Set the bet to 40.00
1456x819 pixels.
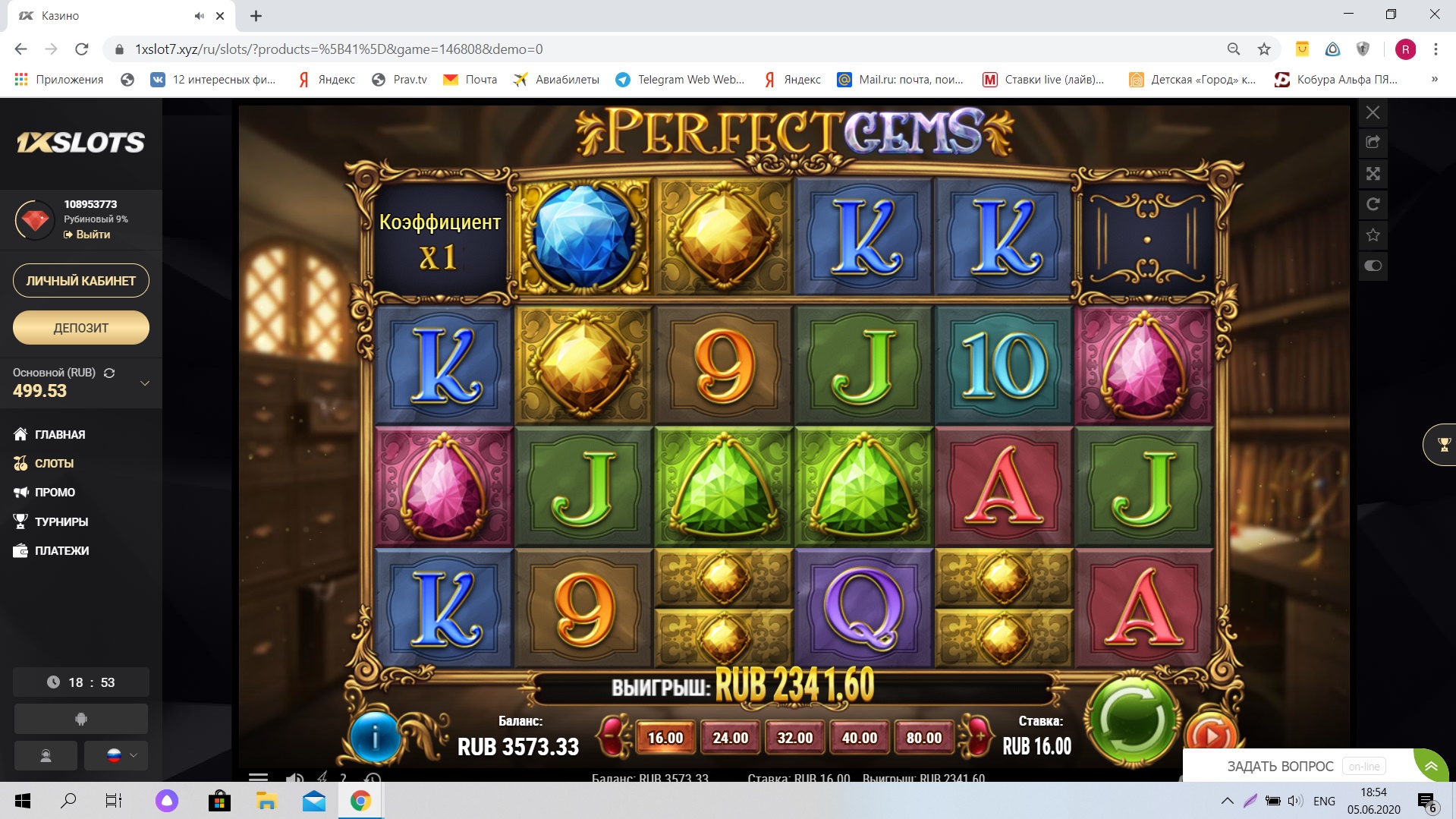point(859,738)
